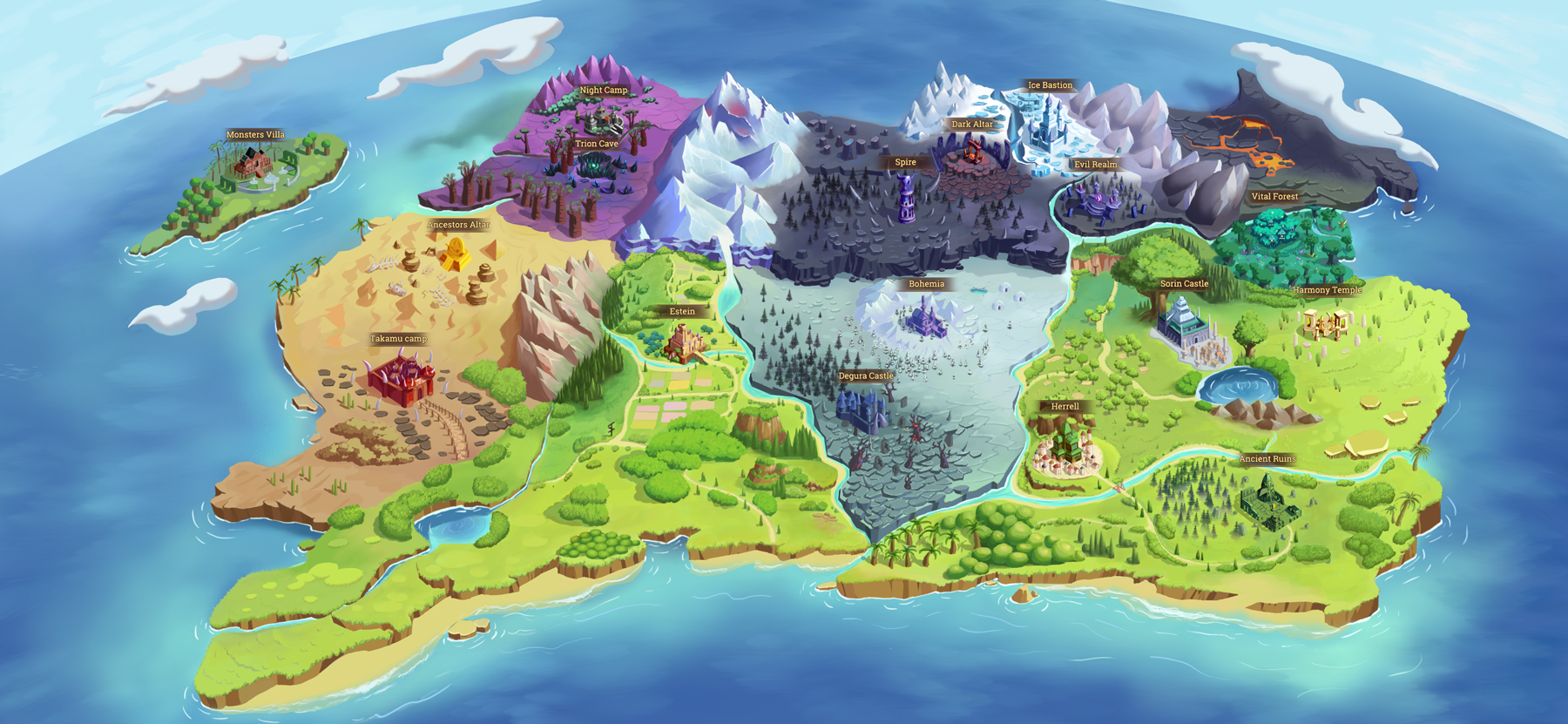The height and width of the screenshot is (724, 1568).
Task: Select the Monsters Villa map label
Action: tap(255, 135)
